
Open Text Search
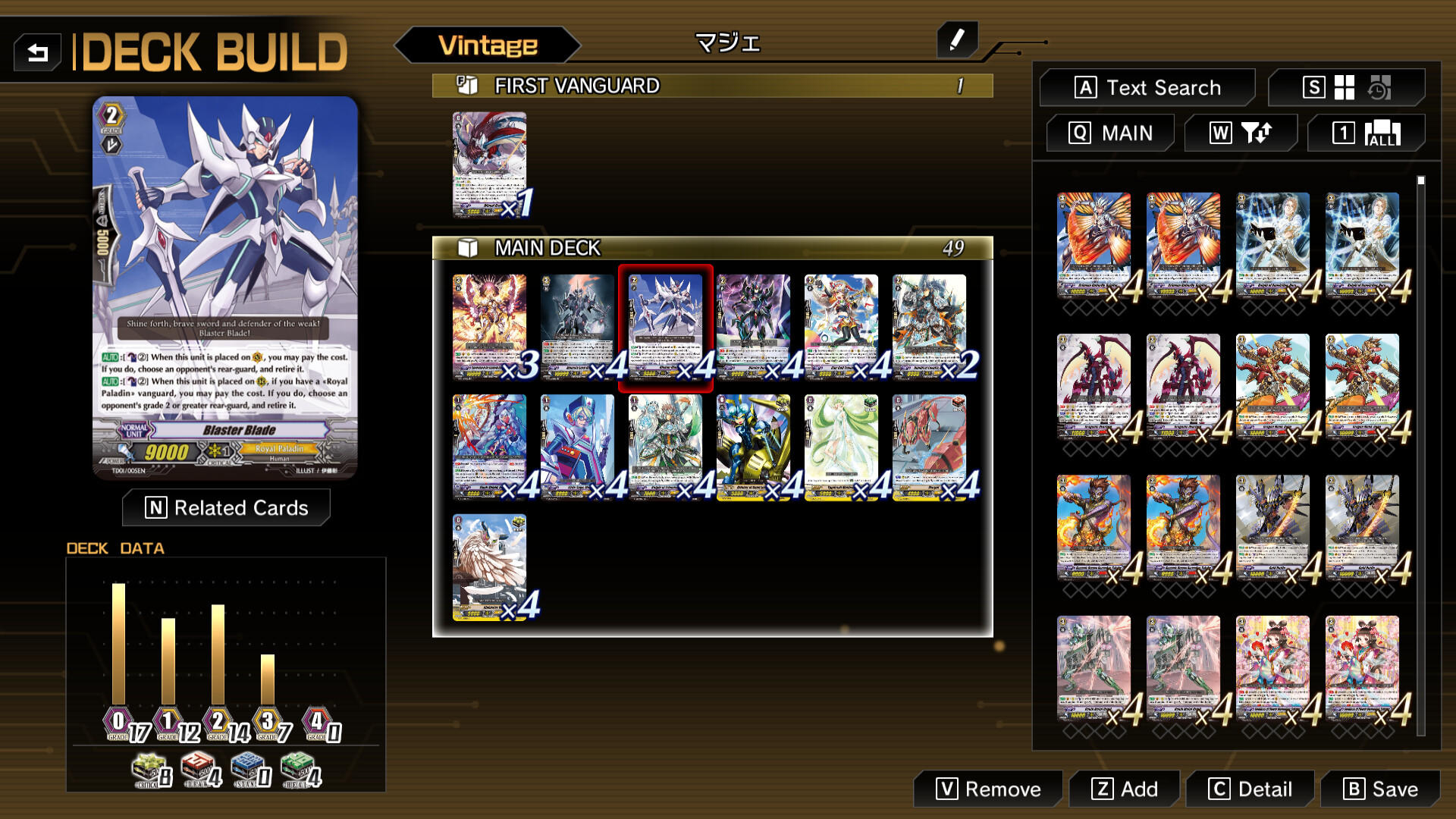click(x=1147, y=87)
